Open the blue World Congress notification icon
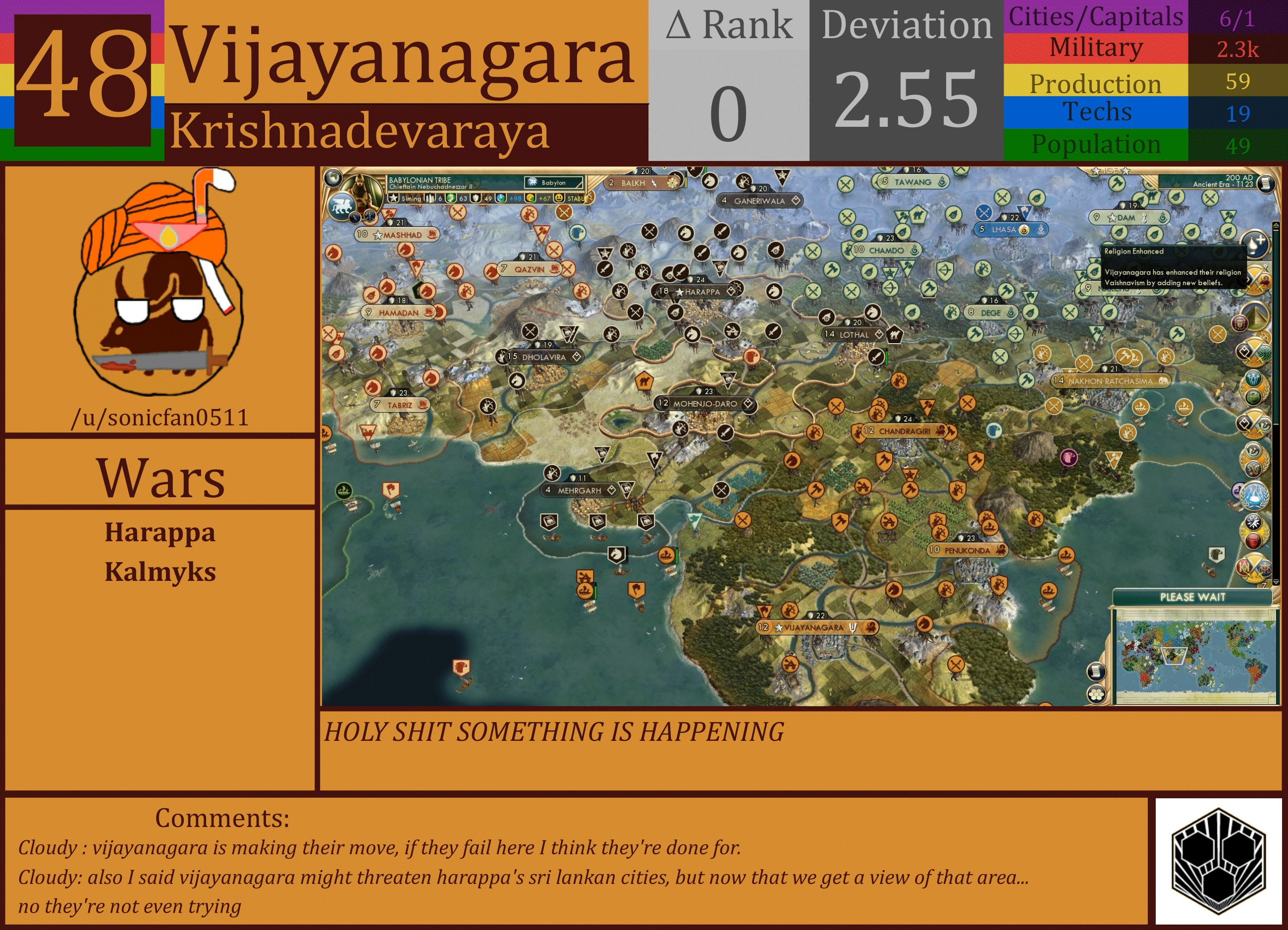The width and height of the screenshot is (1288, 930). tap(1255, 497)
